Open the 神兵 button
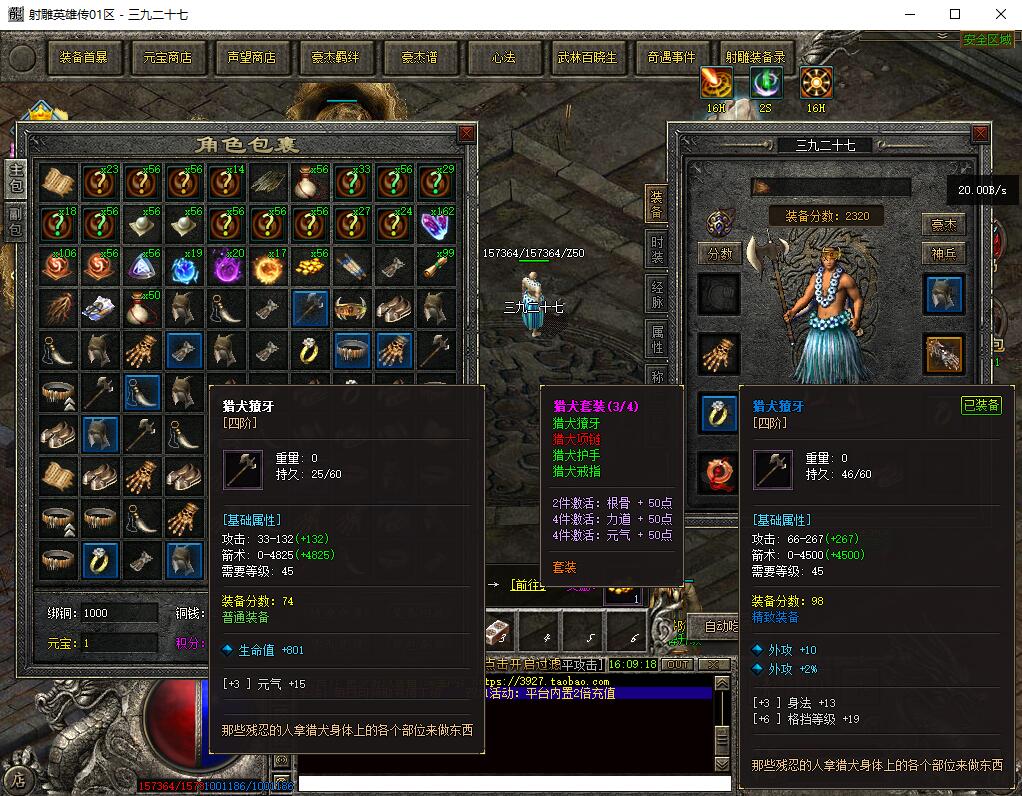Viewport: 1022px width, 796px height. click(944, 254)
